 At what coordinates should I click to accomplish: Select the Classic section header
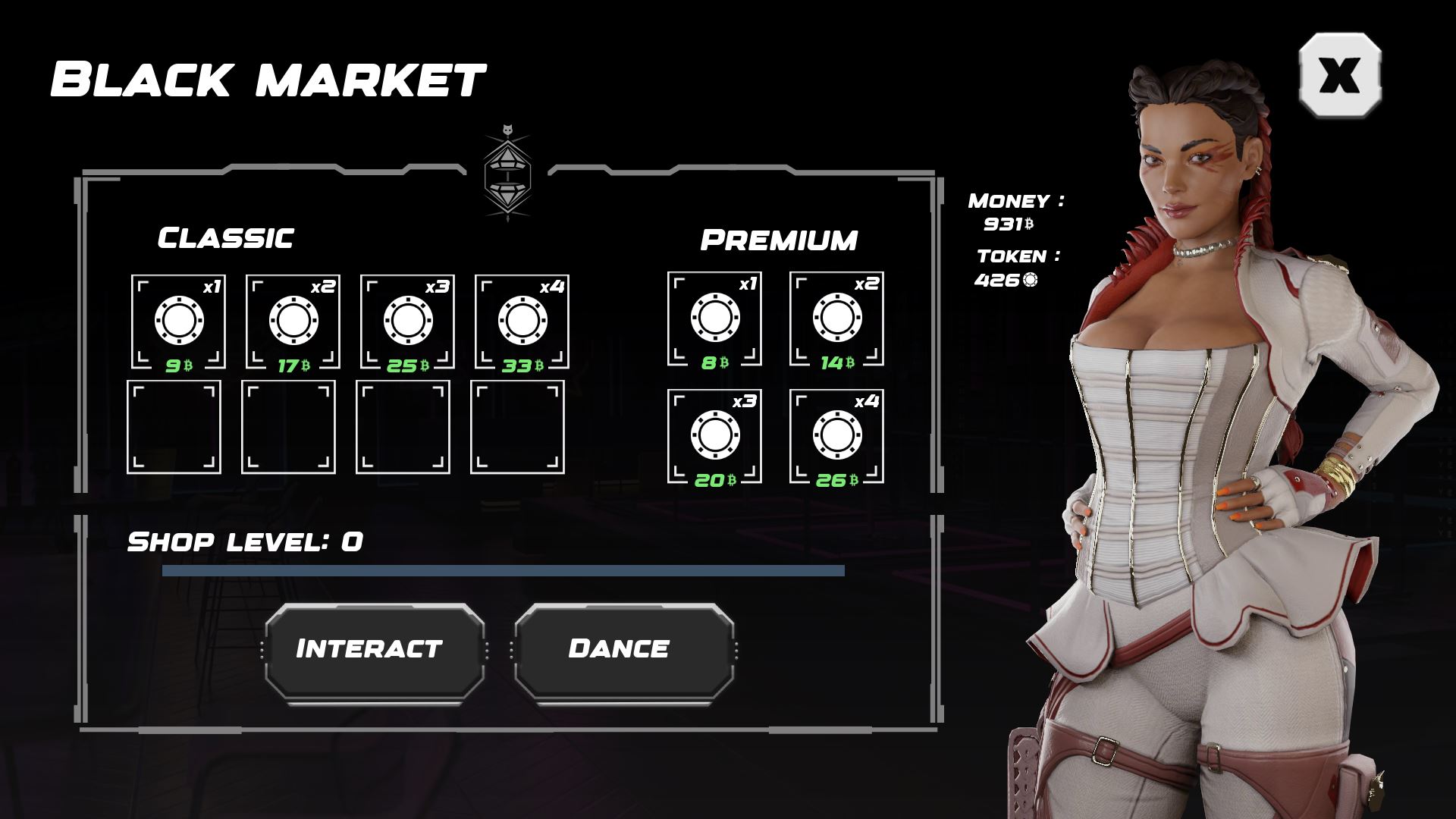(224, 237)
